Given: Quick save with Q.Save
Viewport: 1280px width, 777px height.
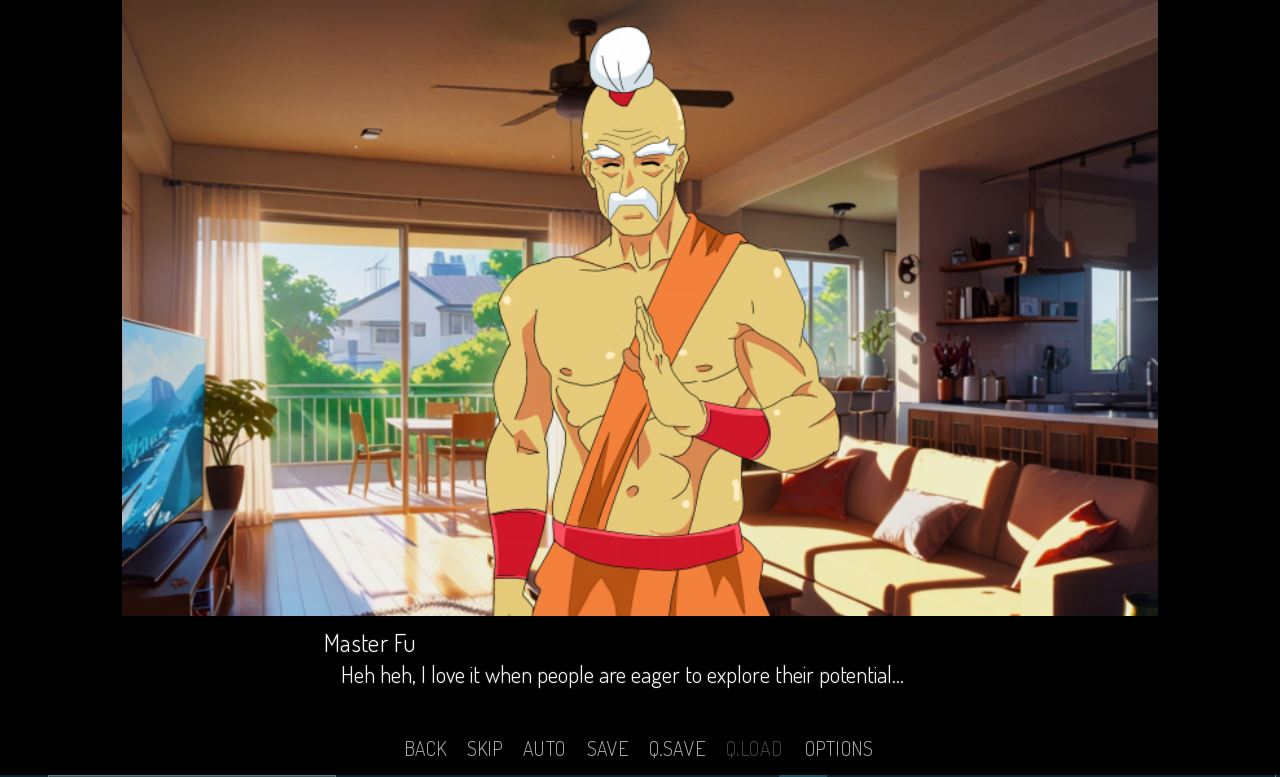Looking at the screenshot, I should pyautogui.click(x=677, y=748).
